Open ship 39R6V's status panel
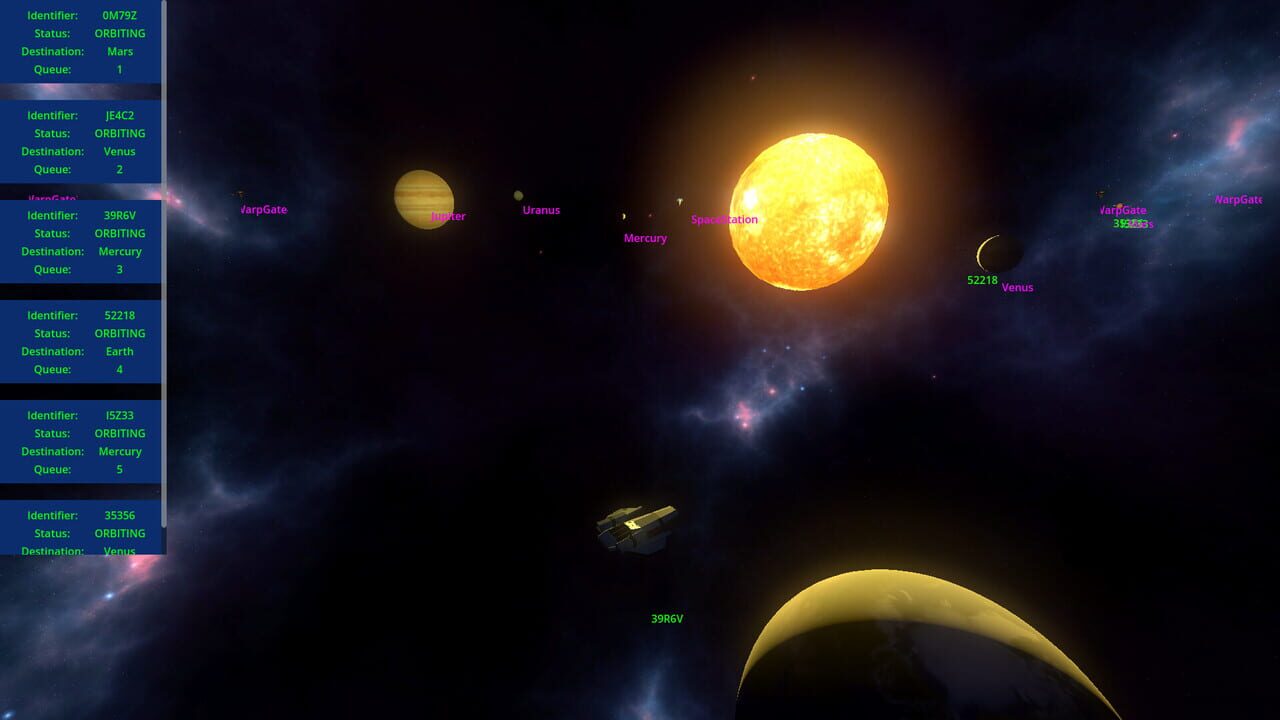 [80, 242]
